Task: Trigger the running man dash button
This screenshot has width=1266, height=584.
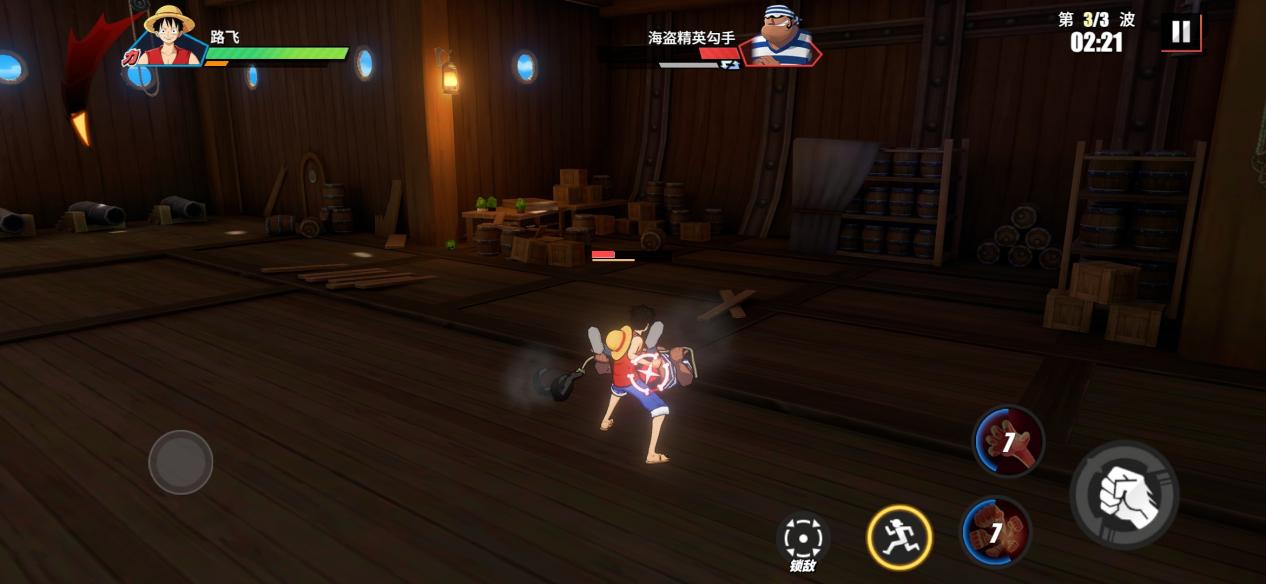Action: [899, 537]
